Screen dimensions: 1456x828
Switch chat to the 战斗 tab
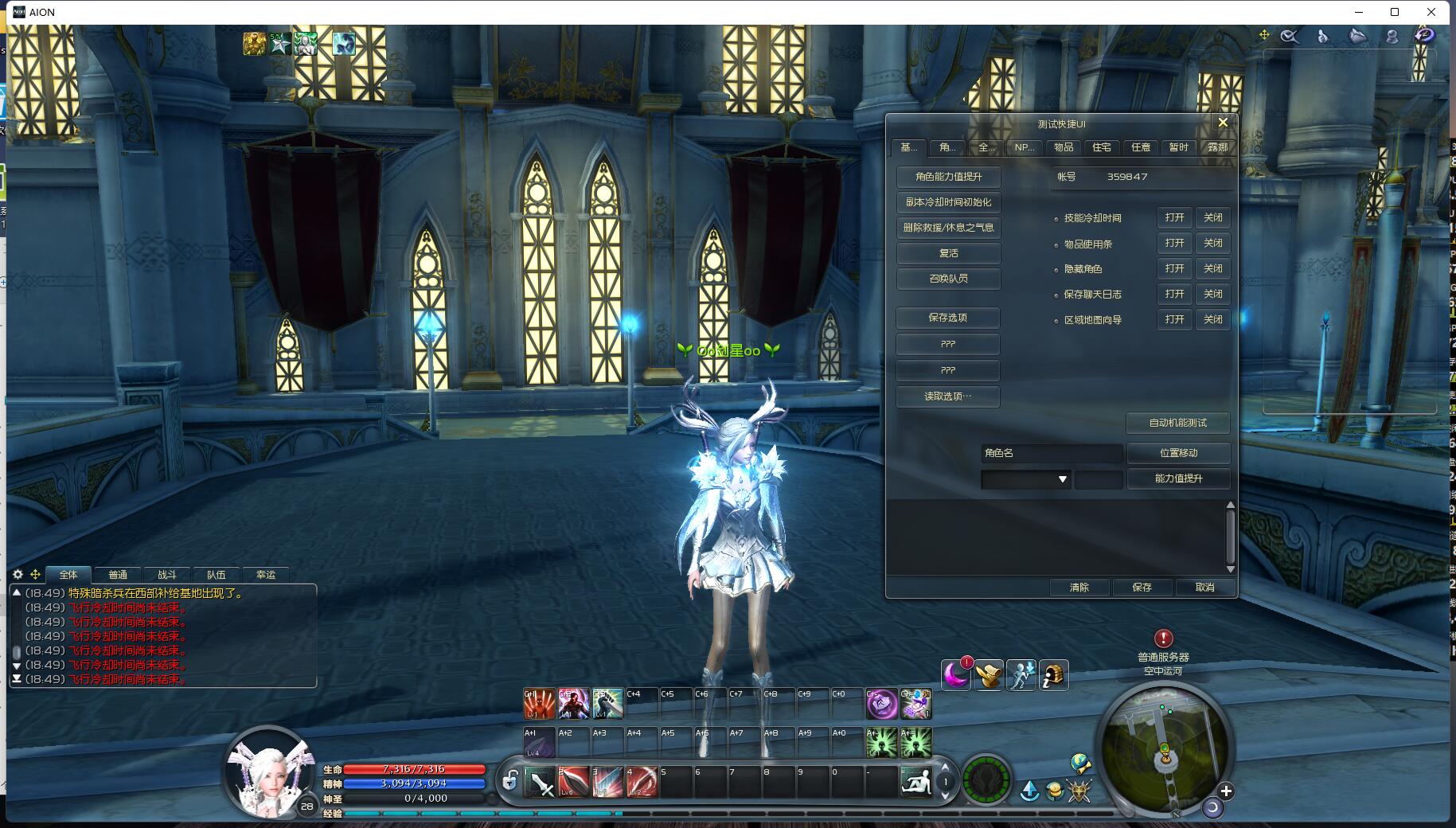(x=167, y=575)
